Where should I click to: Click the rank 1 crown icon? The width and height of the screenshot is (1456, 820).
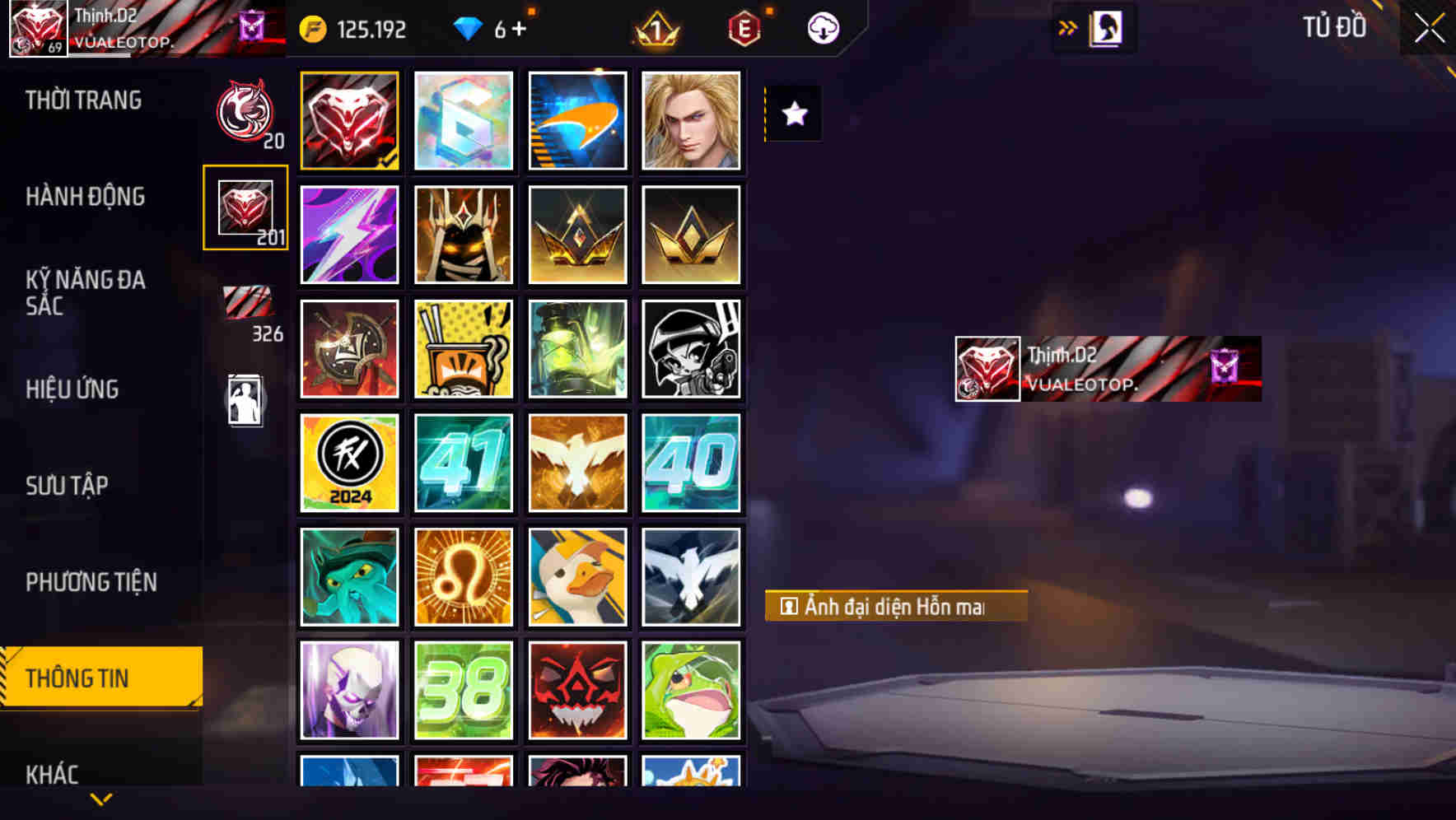pyautogui.click(x=655, y=28)
